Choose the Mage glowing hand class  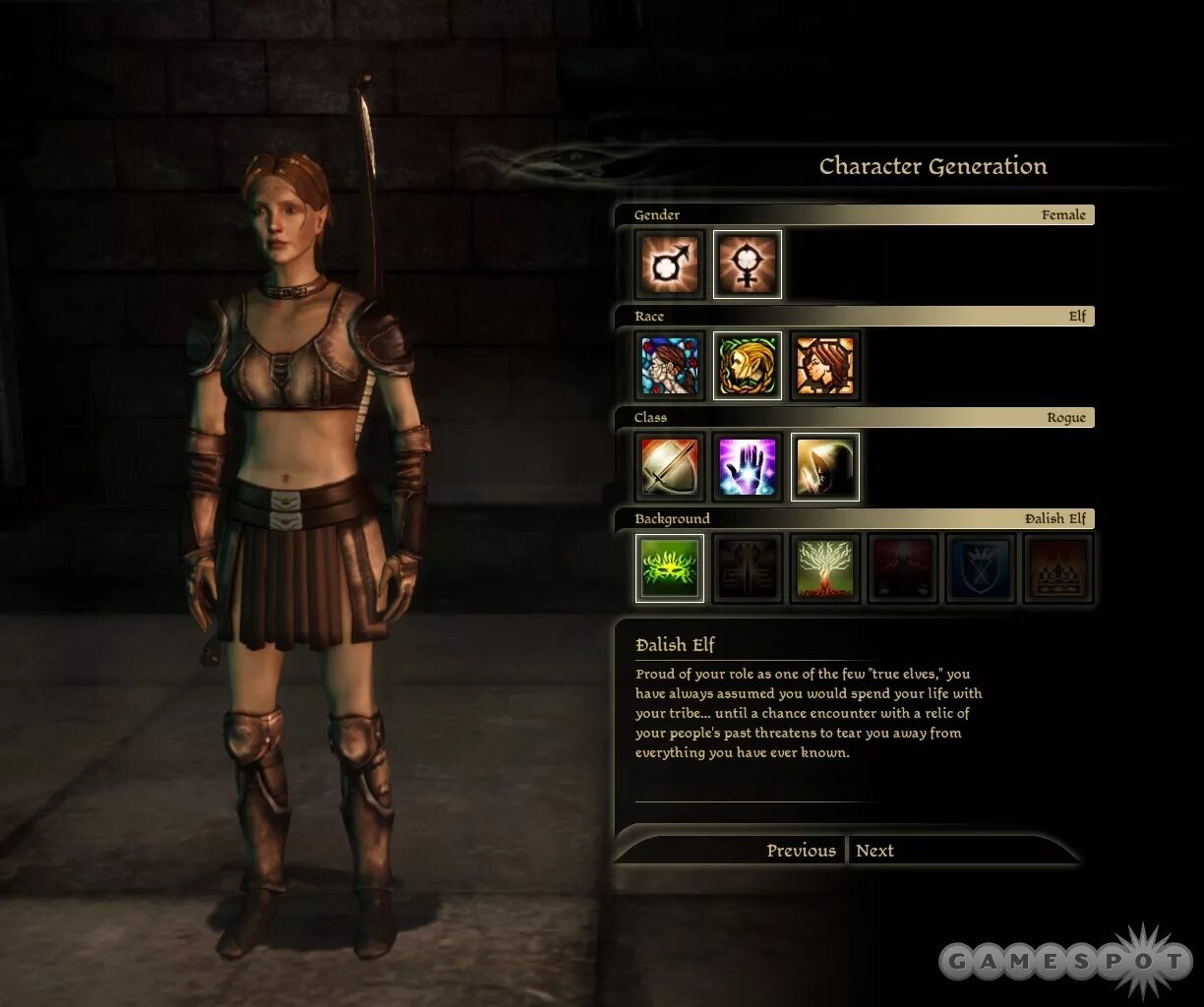pos(748,467)
